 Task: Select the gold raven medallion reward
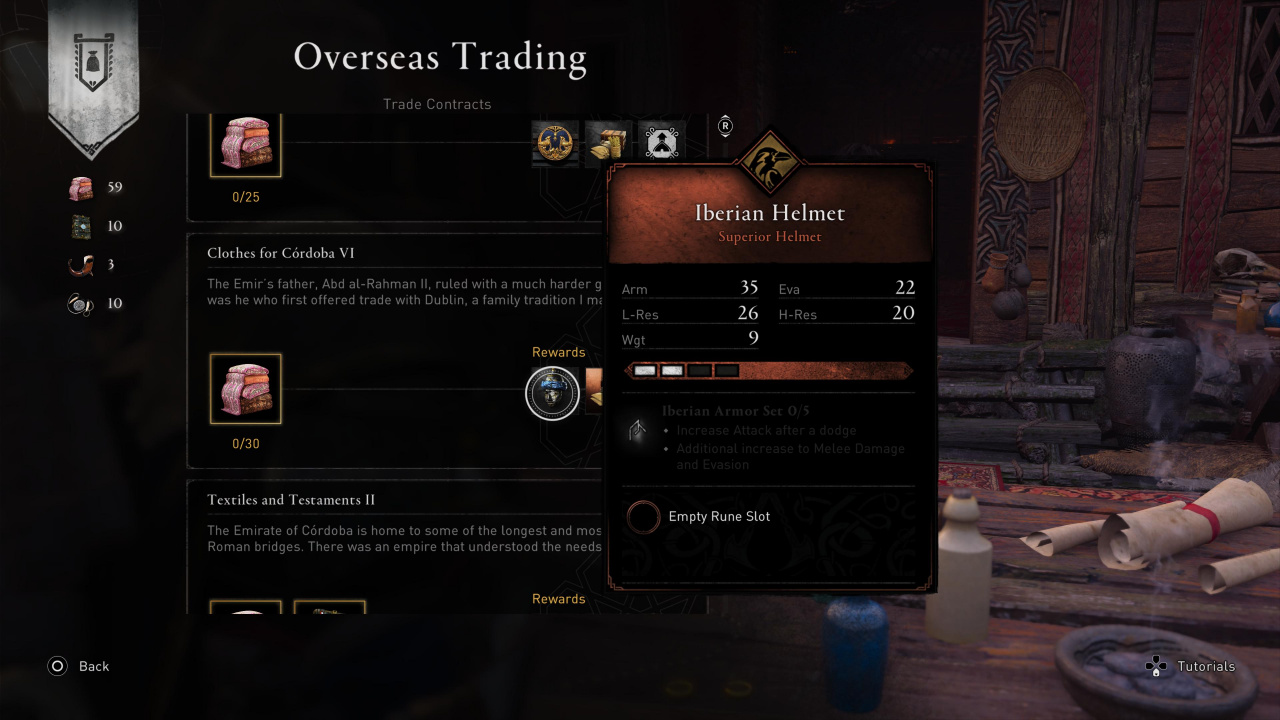pos(555,143)
